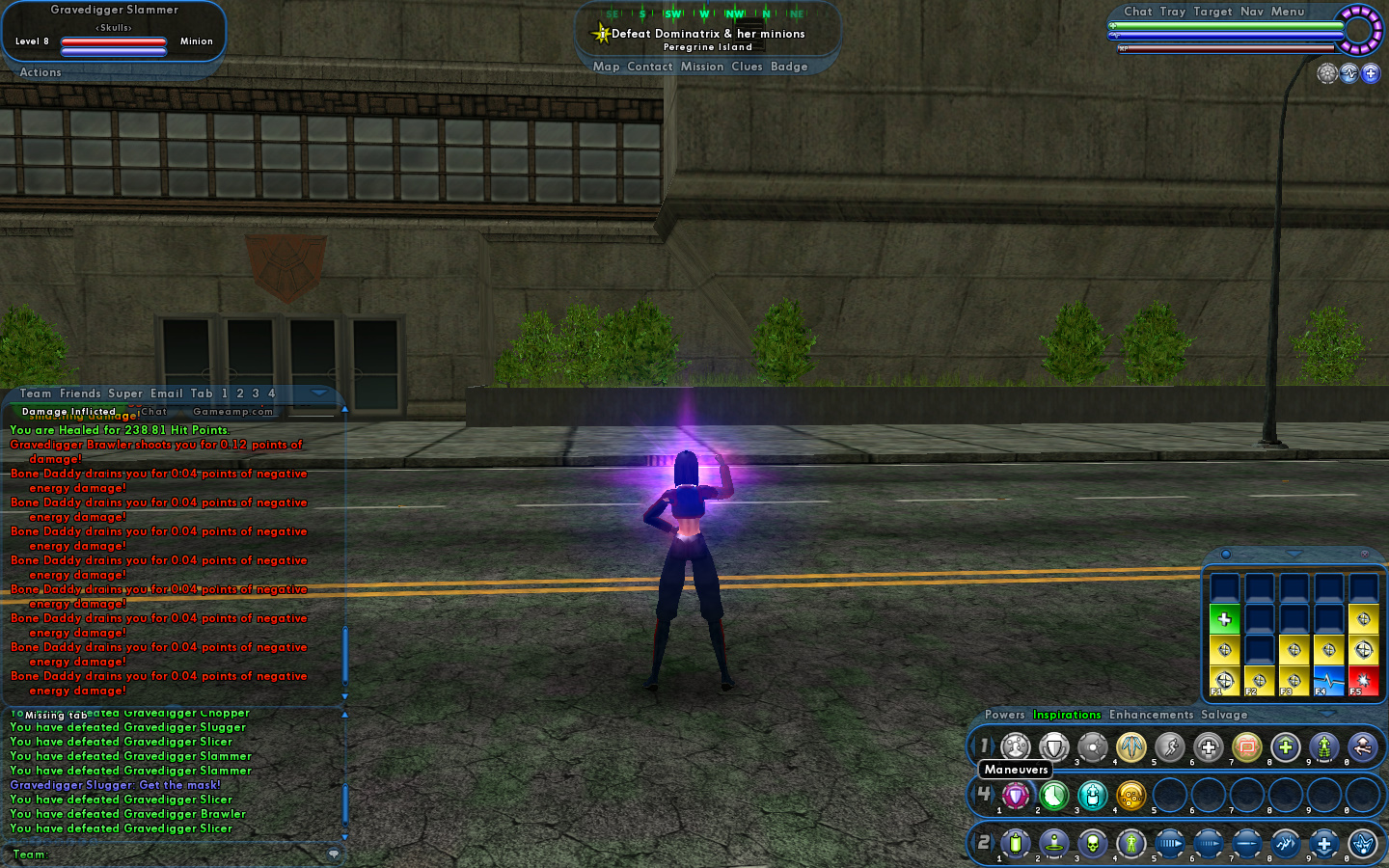Activate the Maneuvers shield power
Viewport: 1389px width, 868px height.
click(x=1015, y=796)
